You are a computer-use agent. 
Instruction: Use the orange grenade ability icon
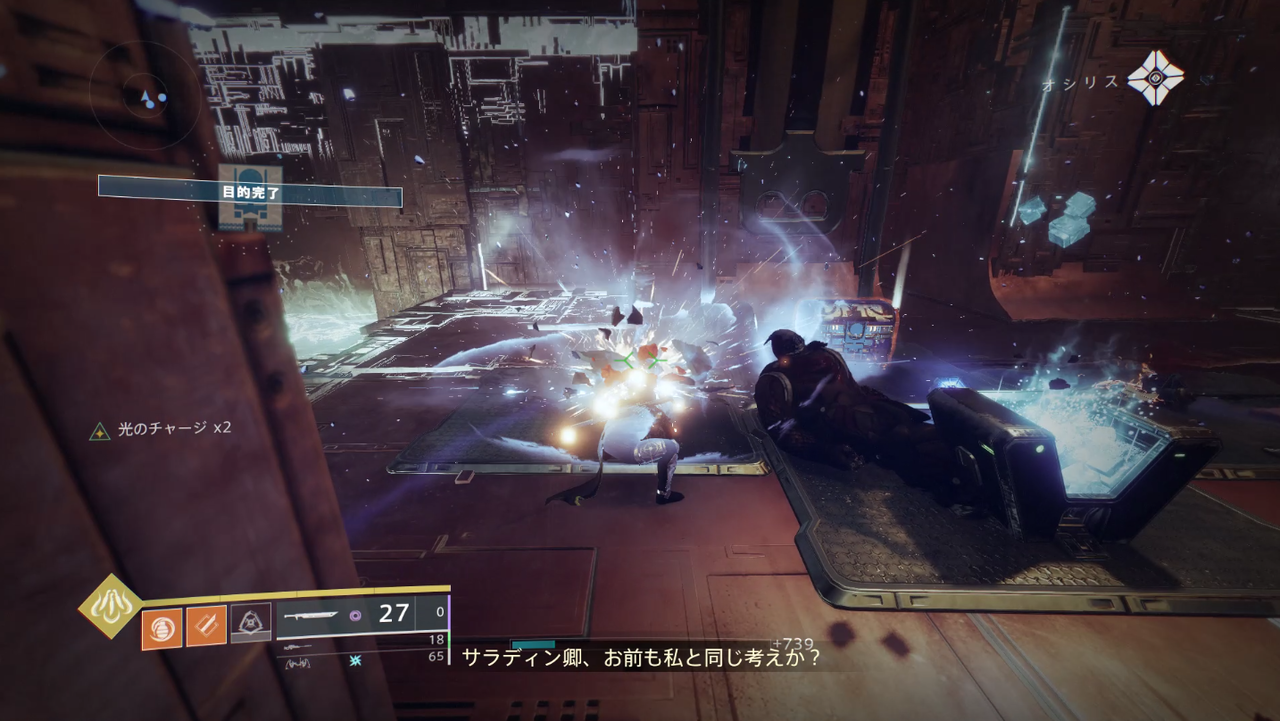pos(162,629)
